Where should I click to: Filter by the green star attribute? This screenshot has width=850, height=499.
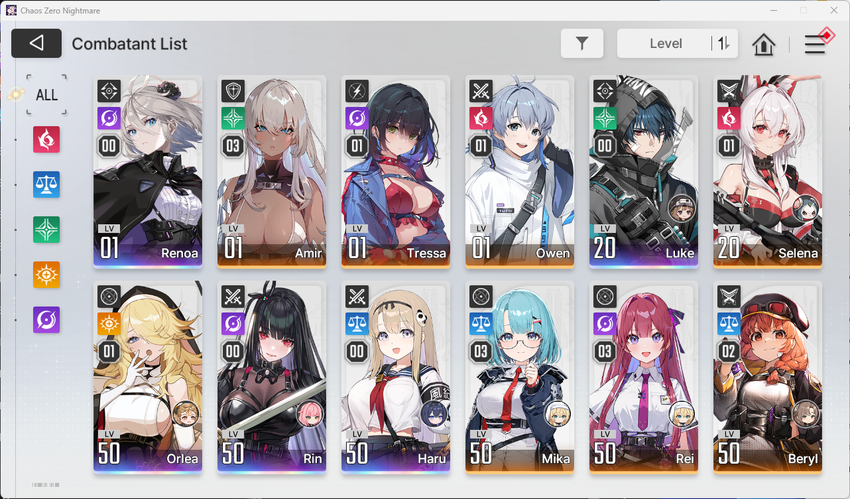[47, 229]
